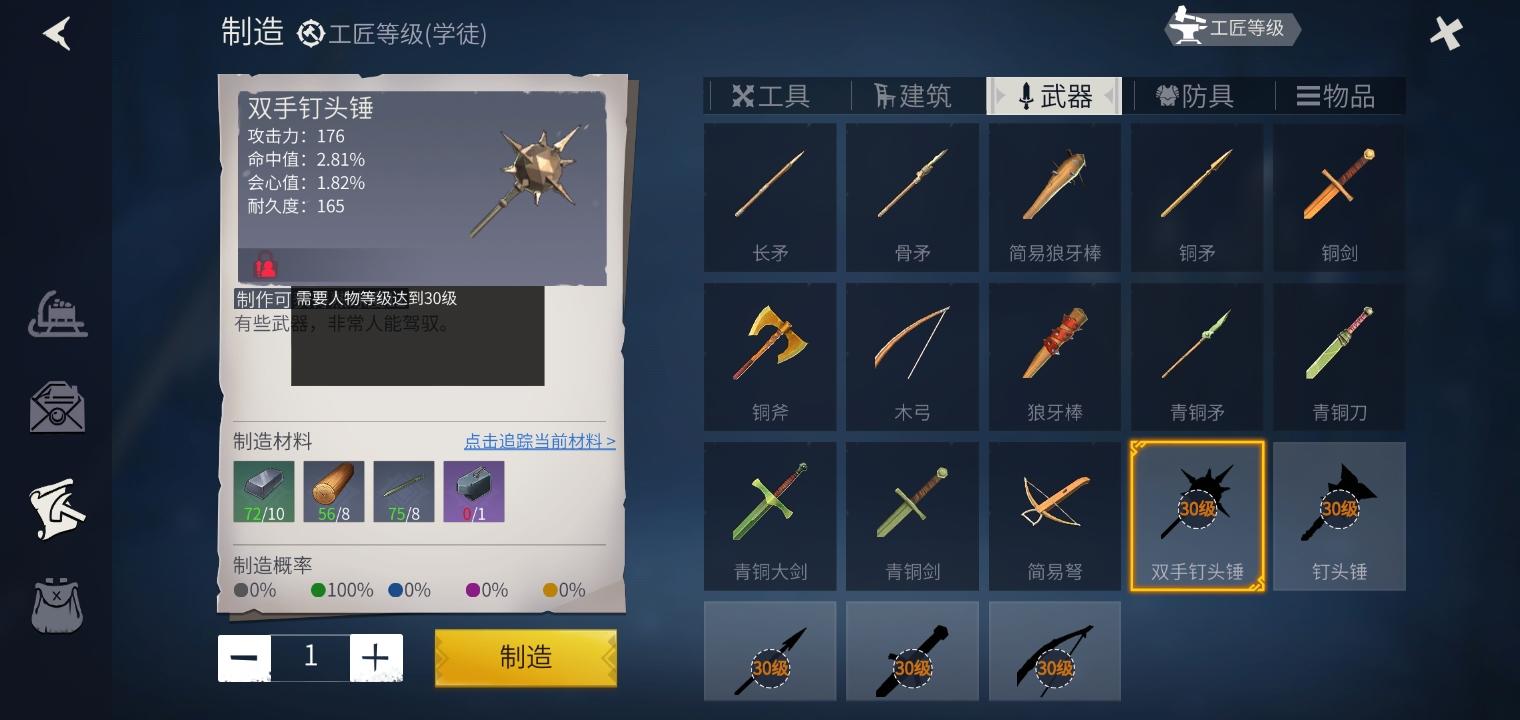Click the 点击追踪当前材料 link
Viewport: 1520px width, 720px height.
(x=540, y=442)
